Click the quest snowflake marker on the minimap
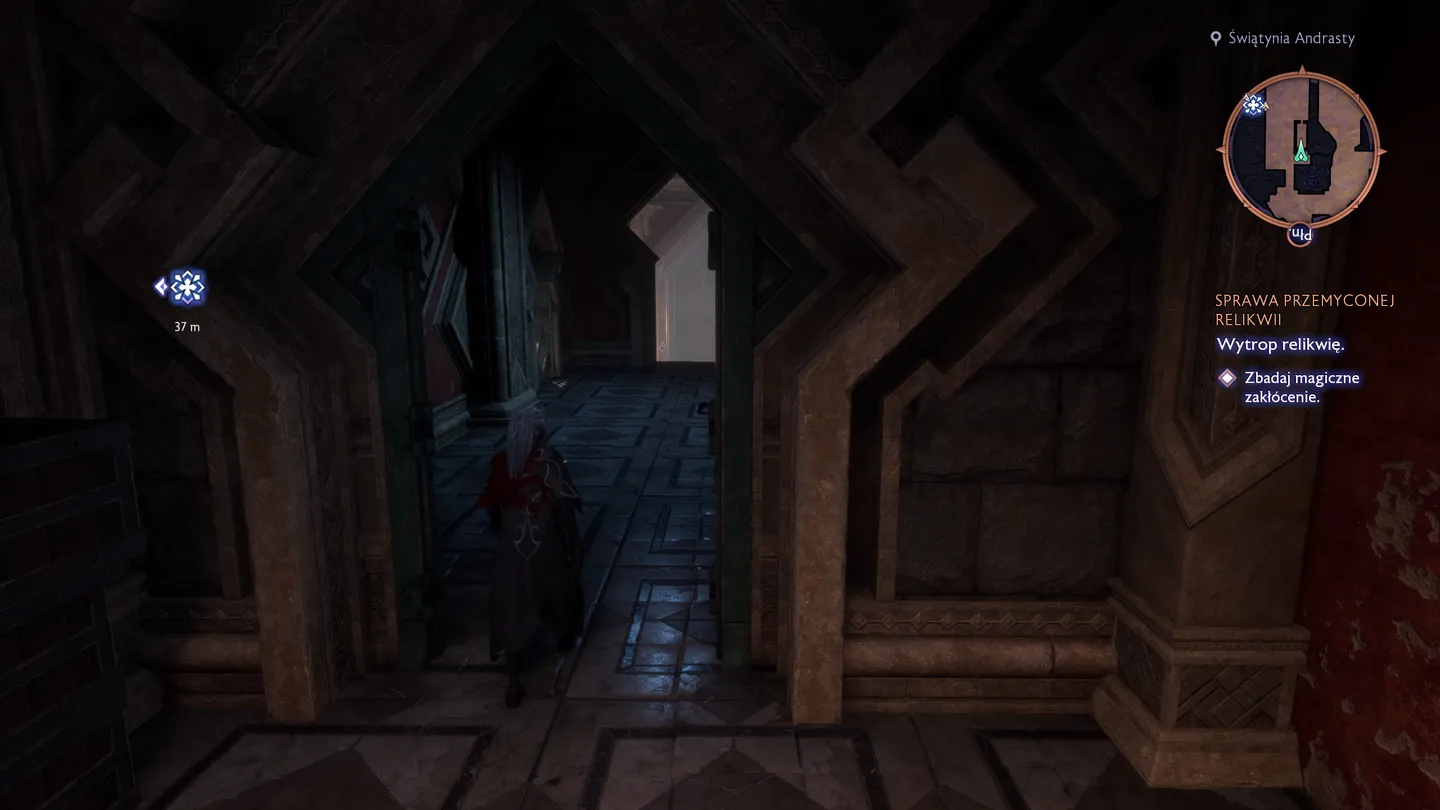 coord(1253,104)
